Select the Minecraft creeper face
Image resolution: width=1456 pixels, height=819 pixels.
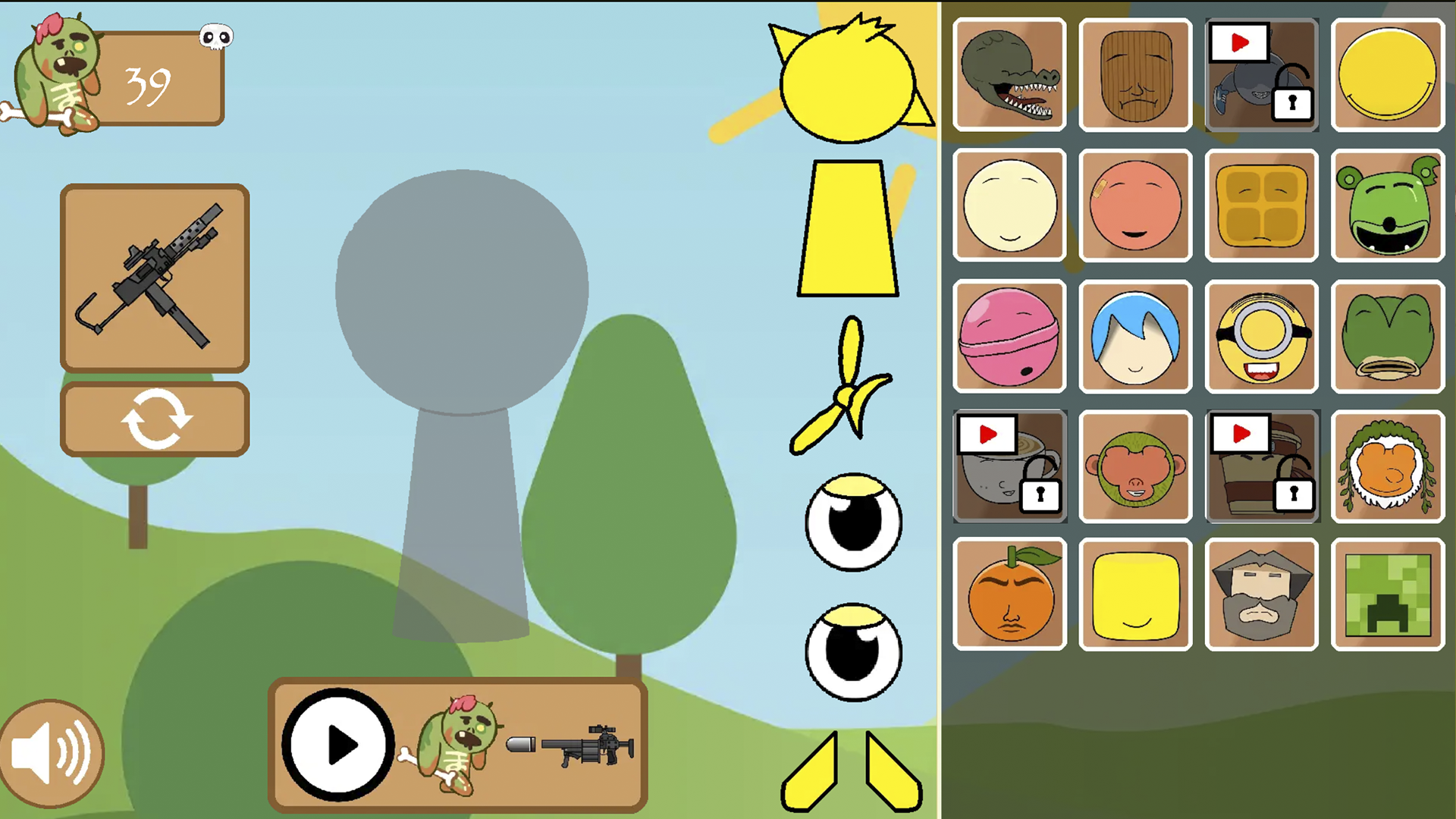pos(1387,595)
